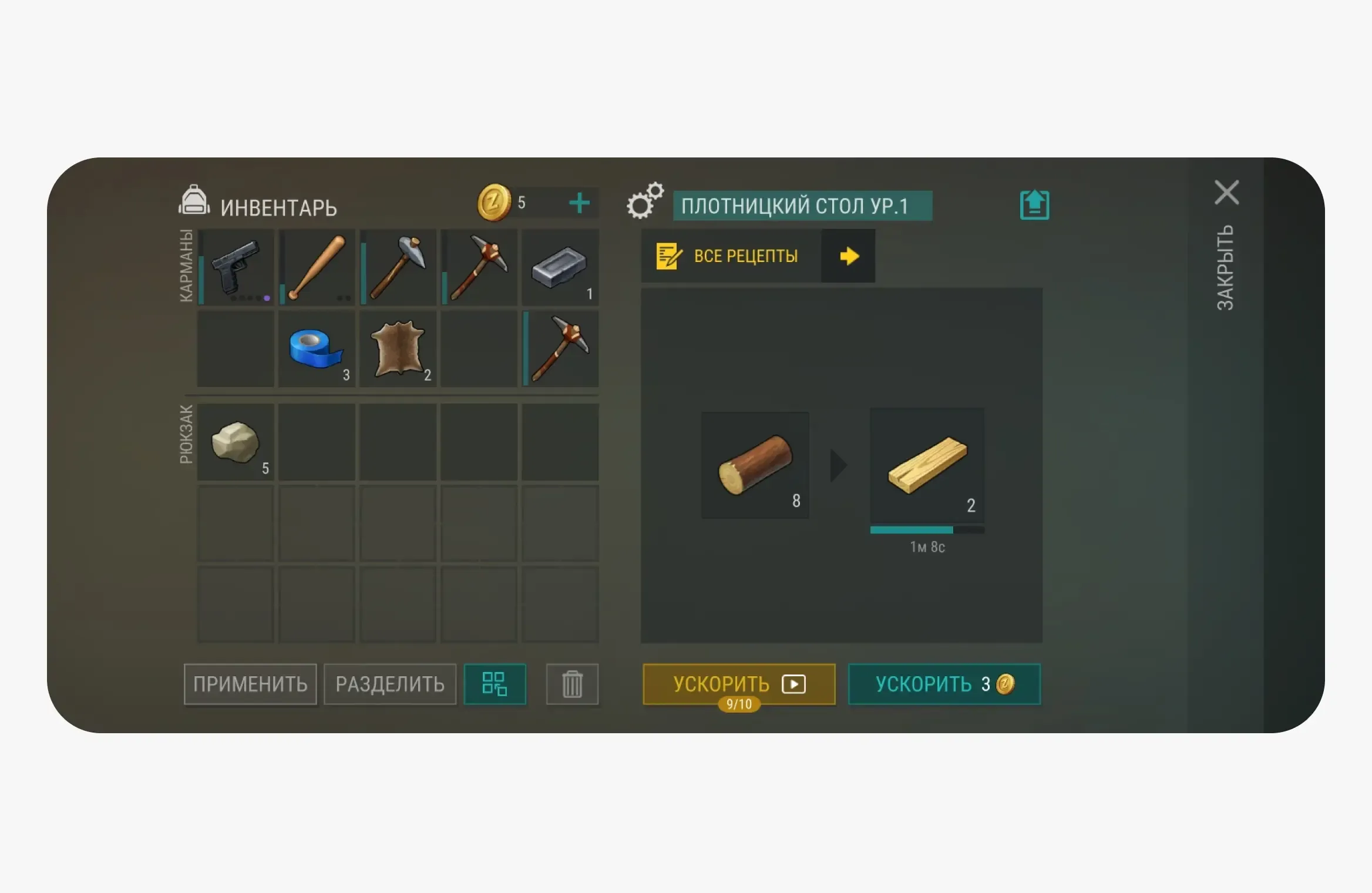Screen dimensions: 1372x893
Task: Click the arrow next to ВСЕ РЕЦЕПТЫ
Action: pyautogui.click(x=848, y=256)
